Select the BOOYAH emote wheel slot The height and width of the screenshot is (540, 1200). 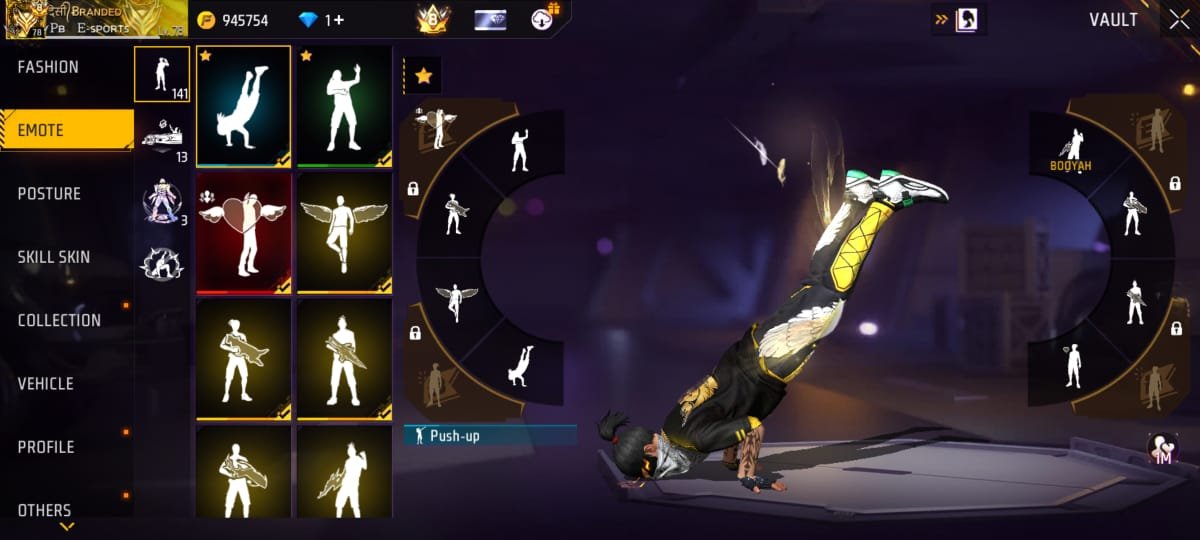(x=1069, y=150)
